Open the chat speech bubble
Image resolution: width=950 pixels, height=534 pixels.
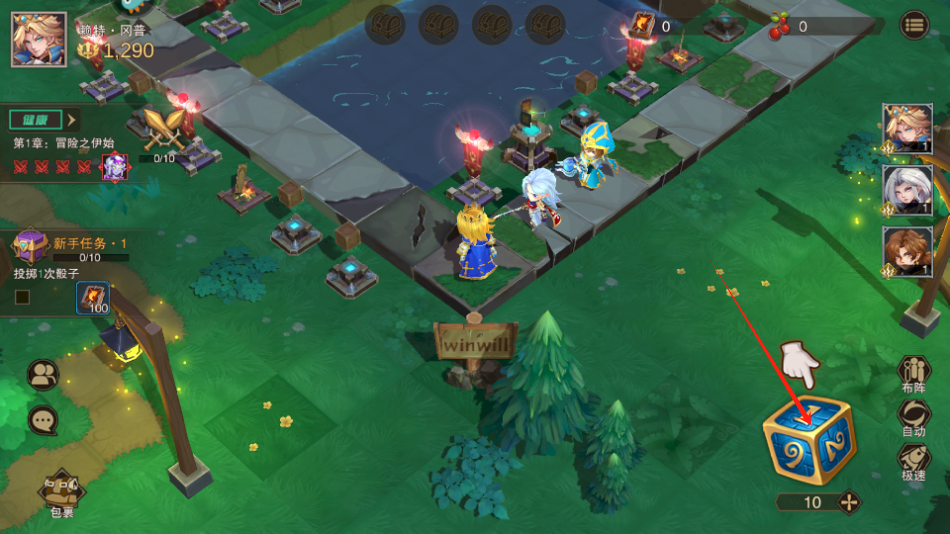[43, 420]
